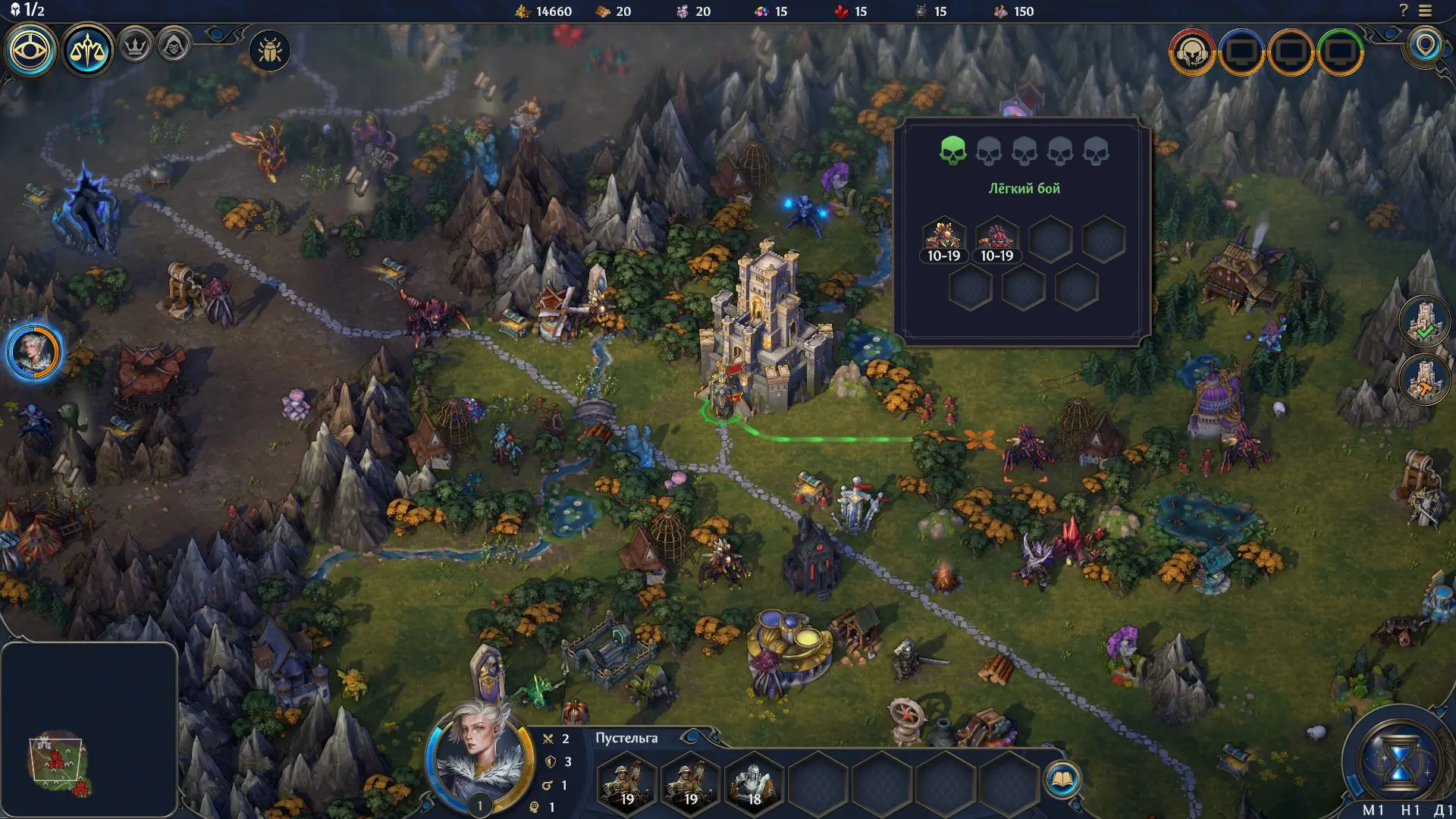Select the town icon with green checkmark
Viewport: 1456px width, 819px height.
(1424, 322)
